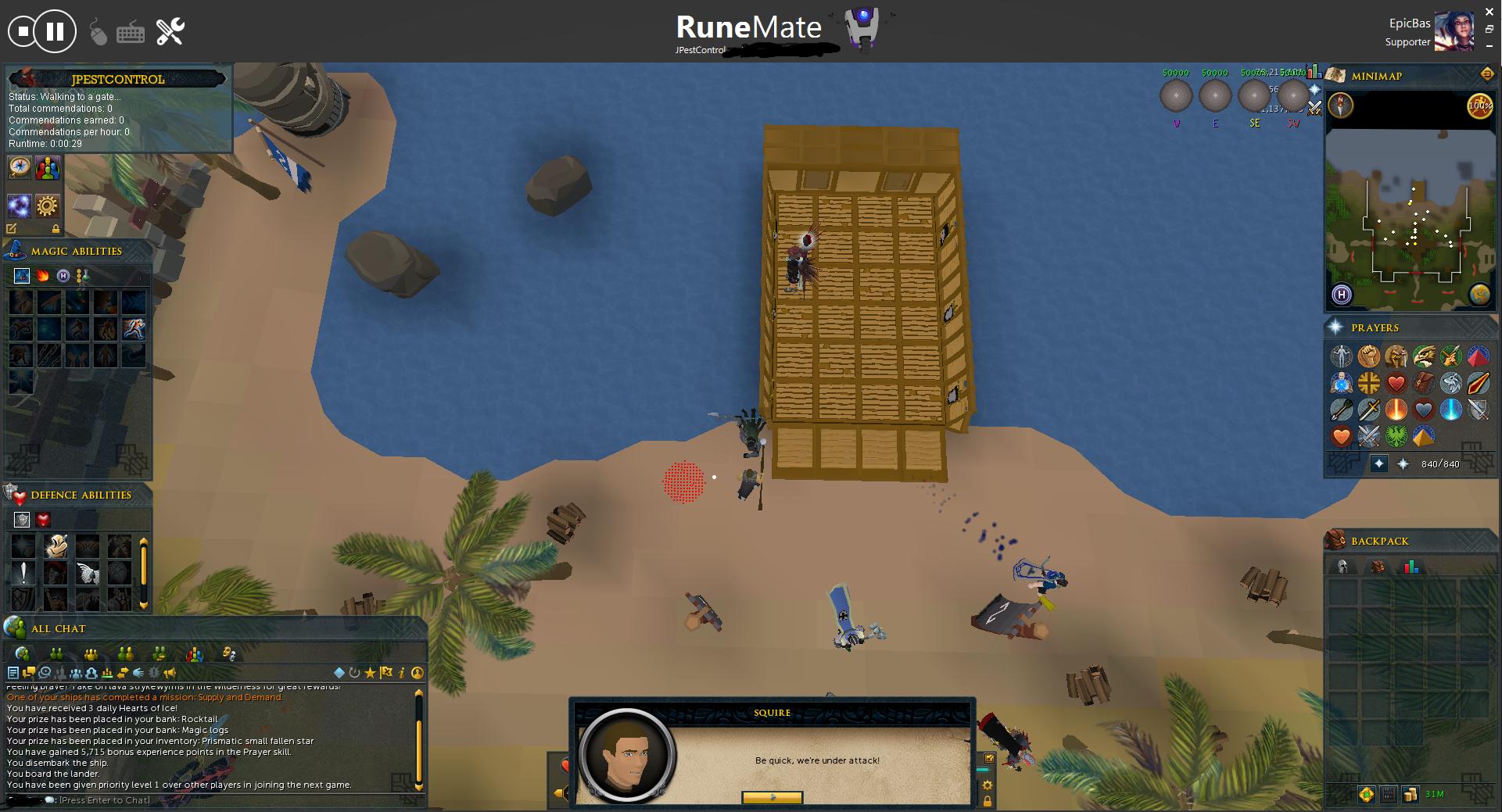Cast Home Teleport from minimap button
The width and height of the screenshot is (1502, 812).
[1342, 295]
